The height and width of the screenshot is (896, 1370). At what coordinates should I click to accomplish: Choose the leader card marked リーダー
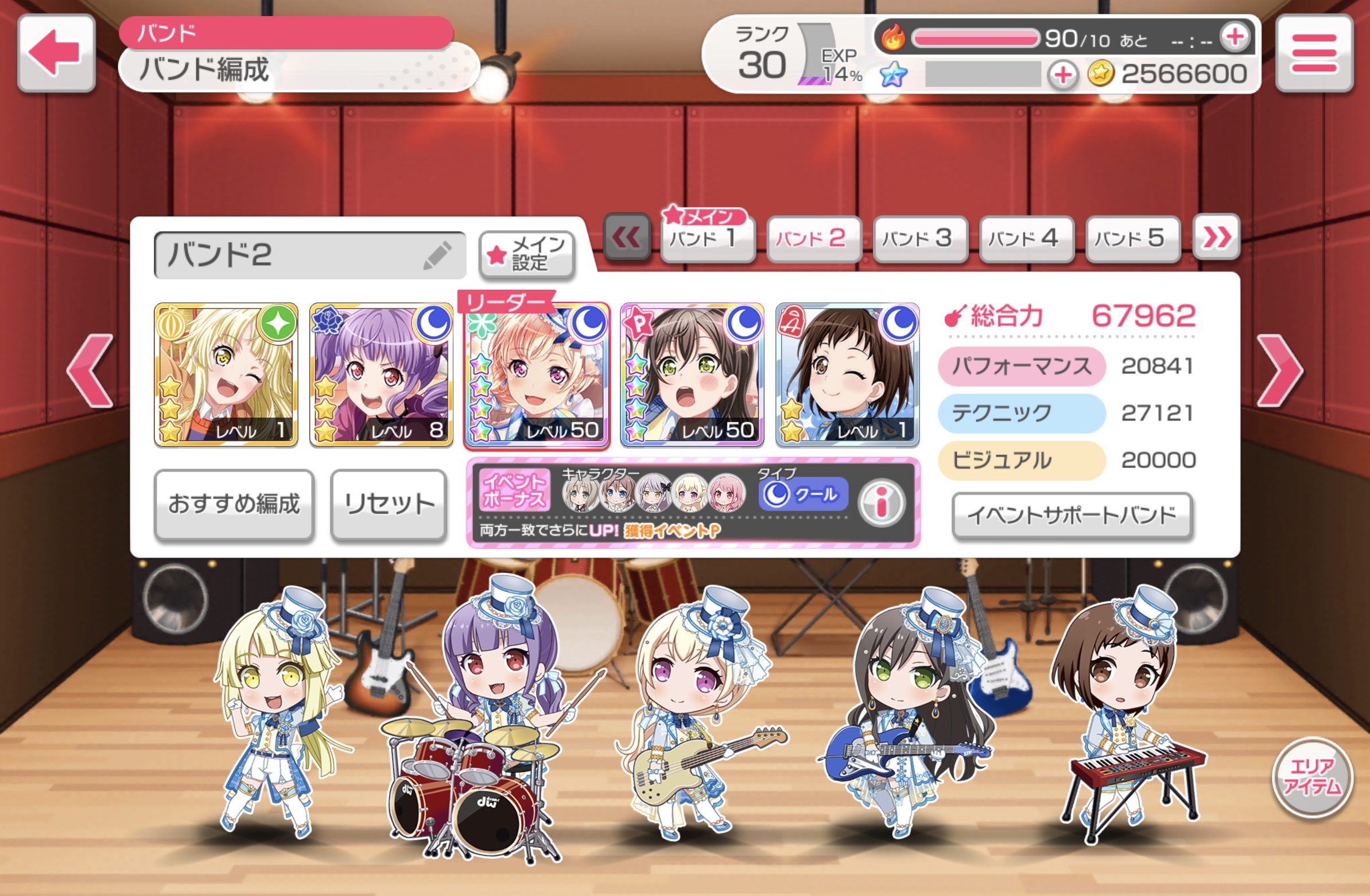click(x=537, y=375)
